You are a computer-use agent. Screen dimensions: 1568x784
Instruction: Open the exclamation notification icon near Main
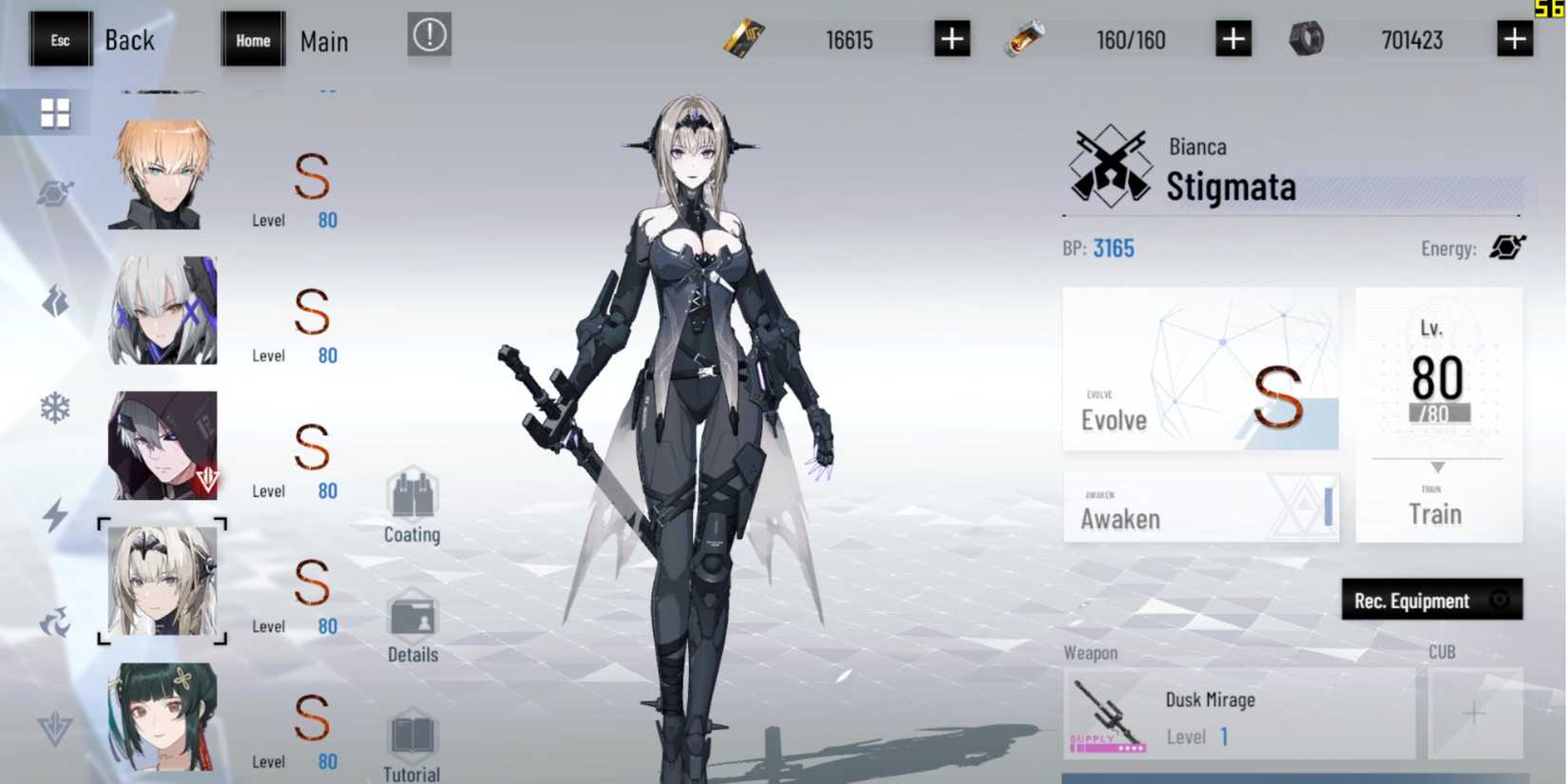coord(428,34)
